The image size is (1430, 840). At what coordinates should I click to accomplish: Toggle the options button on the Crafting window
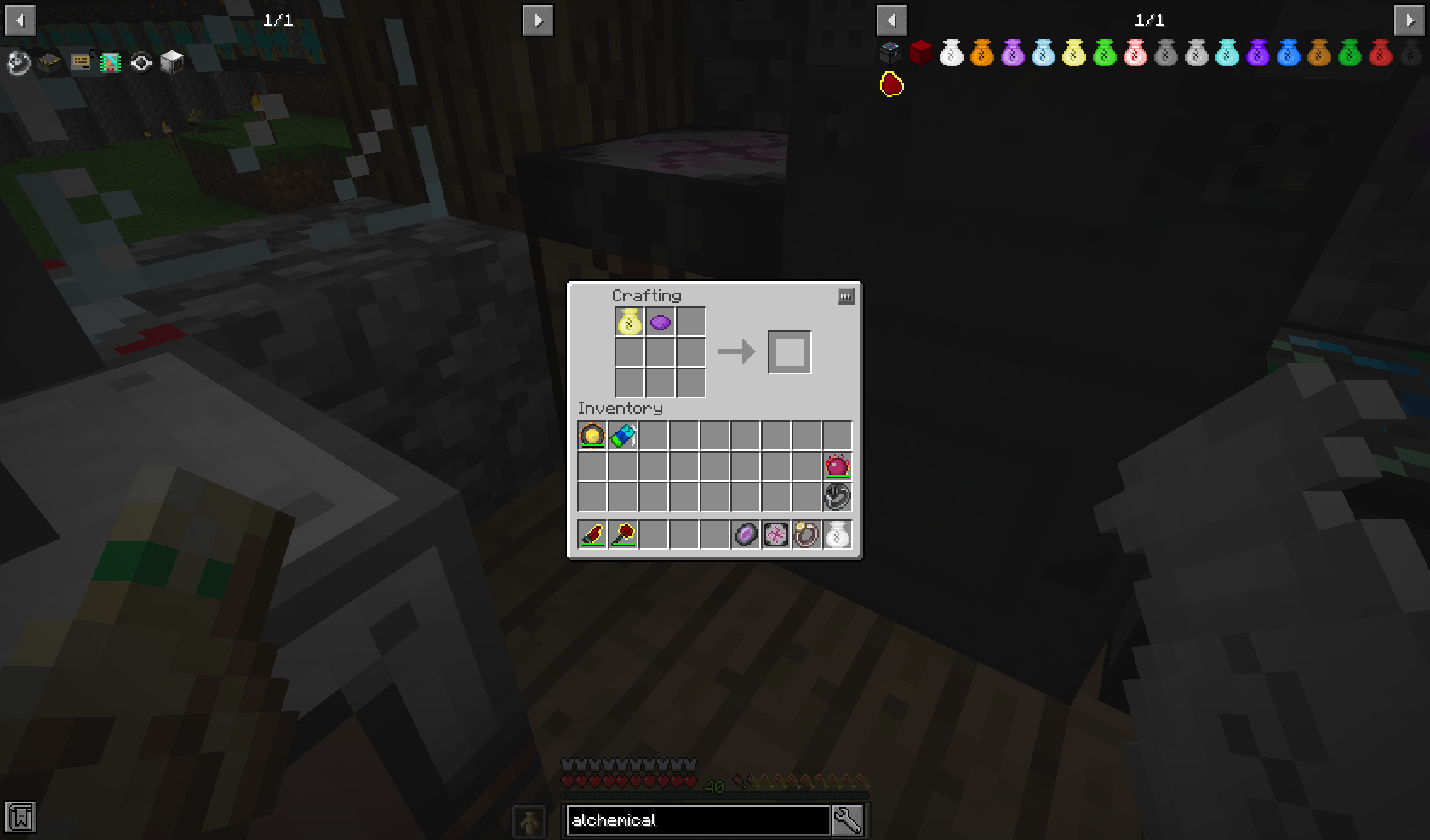tap(845, 296)
